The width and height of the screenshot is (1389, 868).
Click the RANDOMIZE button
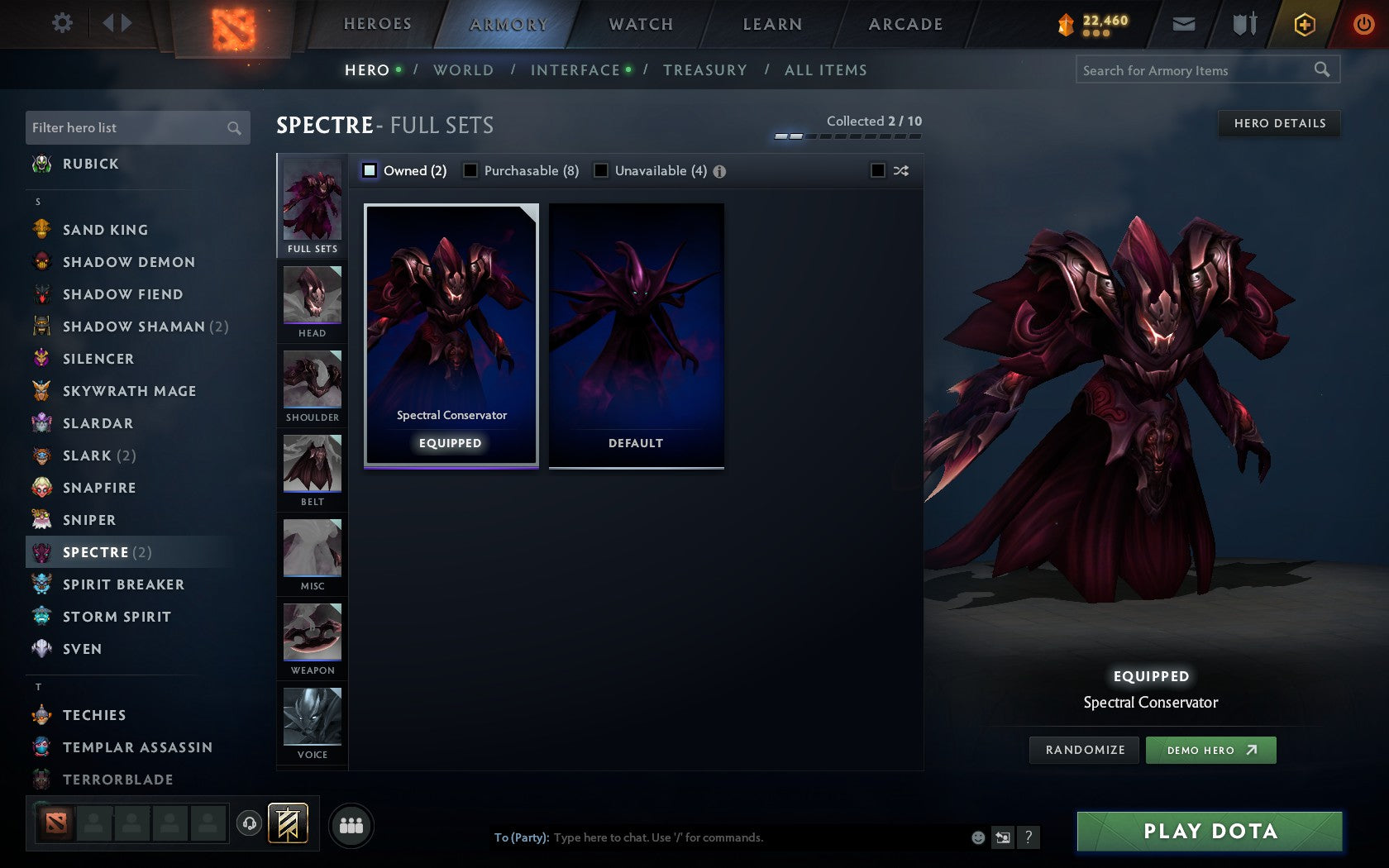click(1084, 750)
